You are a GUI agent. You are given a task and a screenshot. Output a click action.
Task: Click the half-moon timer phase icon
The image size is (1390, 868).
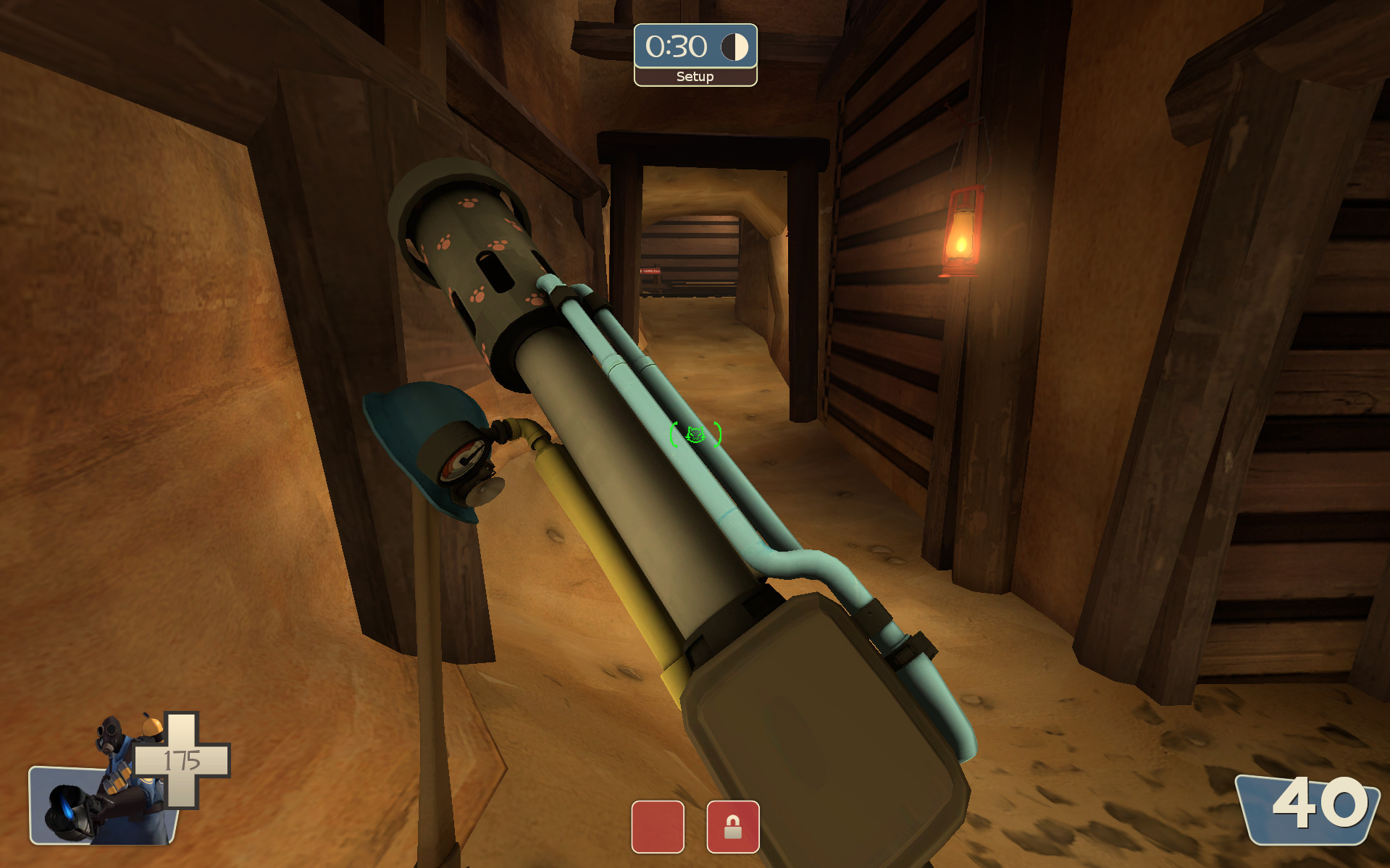[x=734, y=48]
